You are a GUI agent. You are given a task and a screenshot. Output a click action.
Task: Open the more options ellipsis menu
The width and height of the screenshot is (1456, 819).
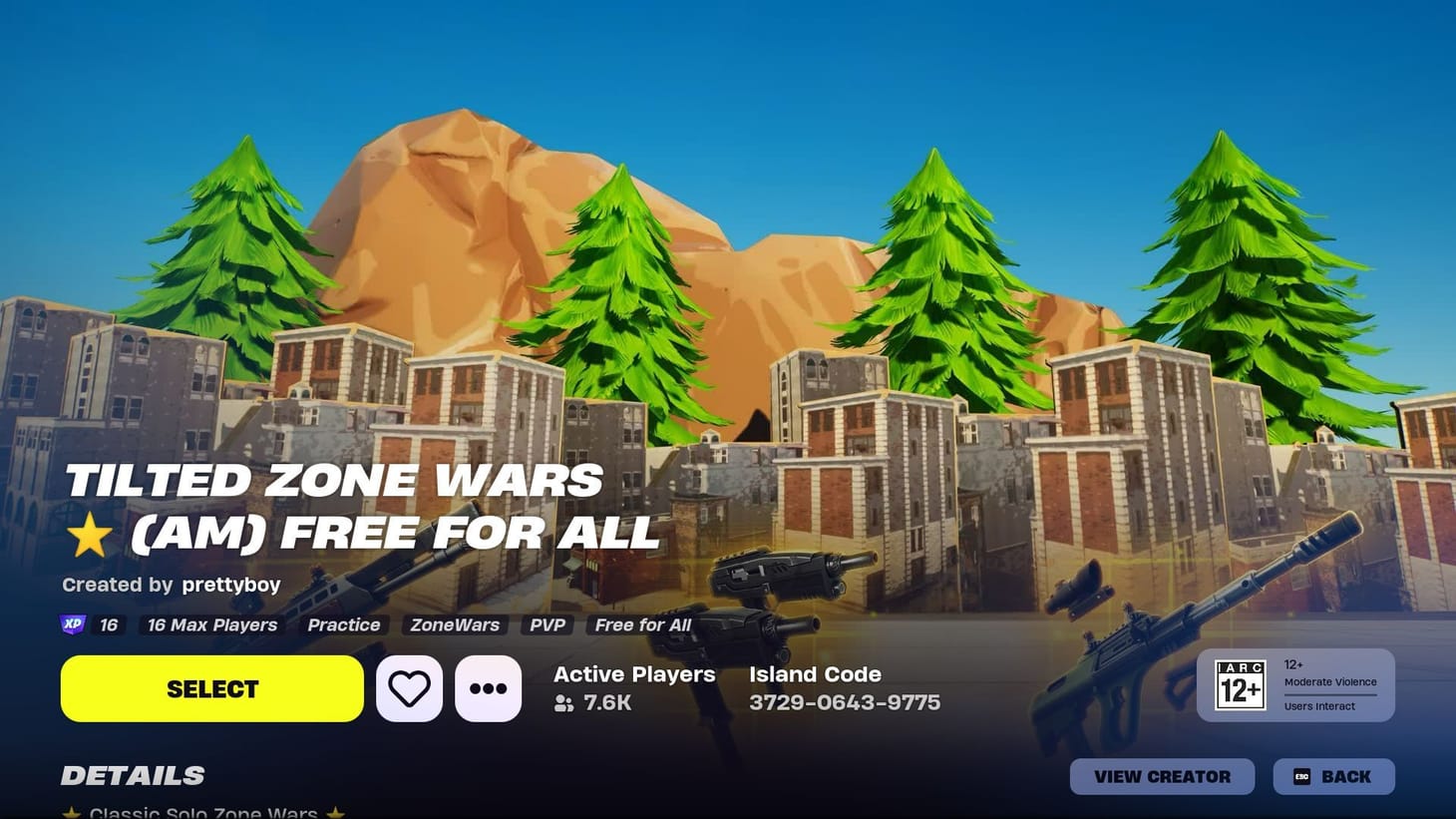[488, 687]
